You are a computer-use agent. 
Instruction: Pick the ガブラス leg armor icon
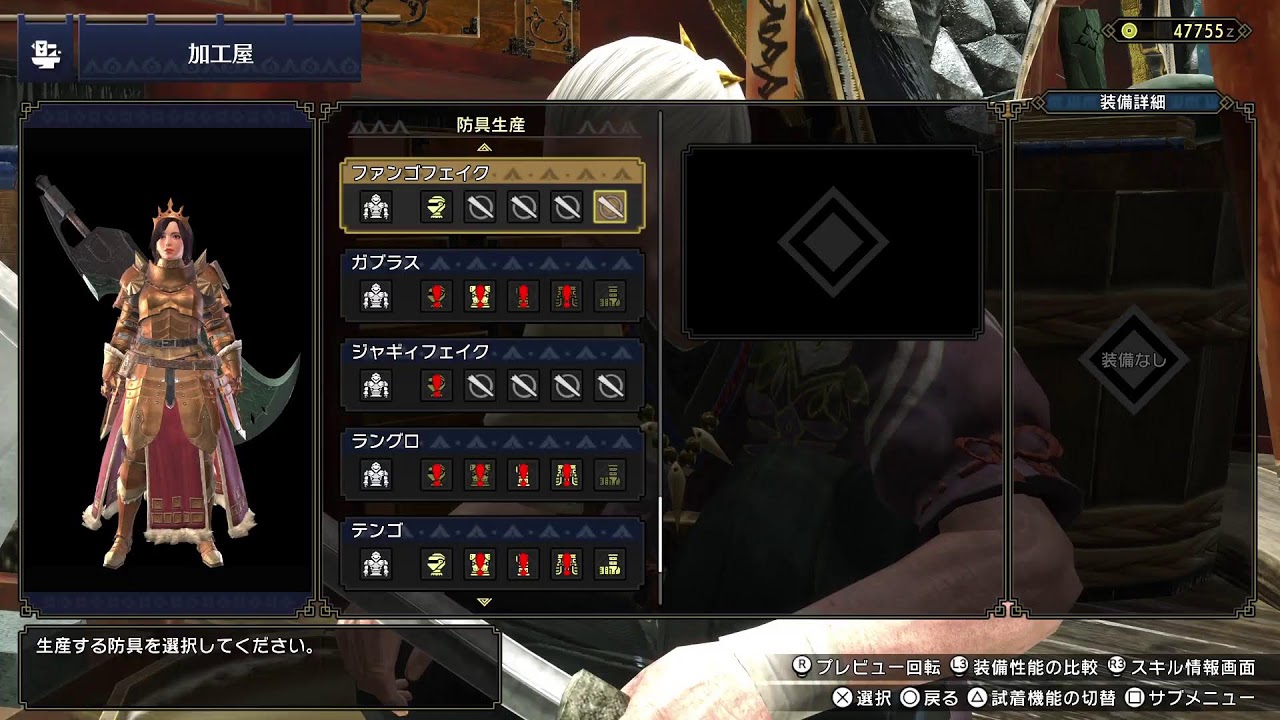pyautogui.click(x=610, y=297)
